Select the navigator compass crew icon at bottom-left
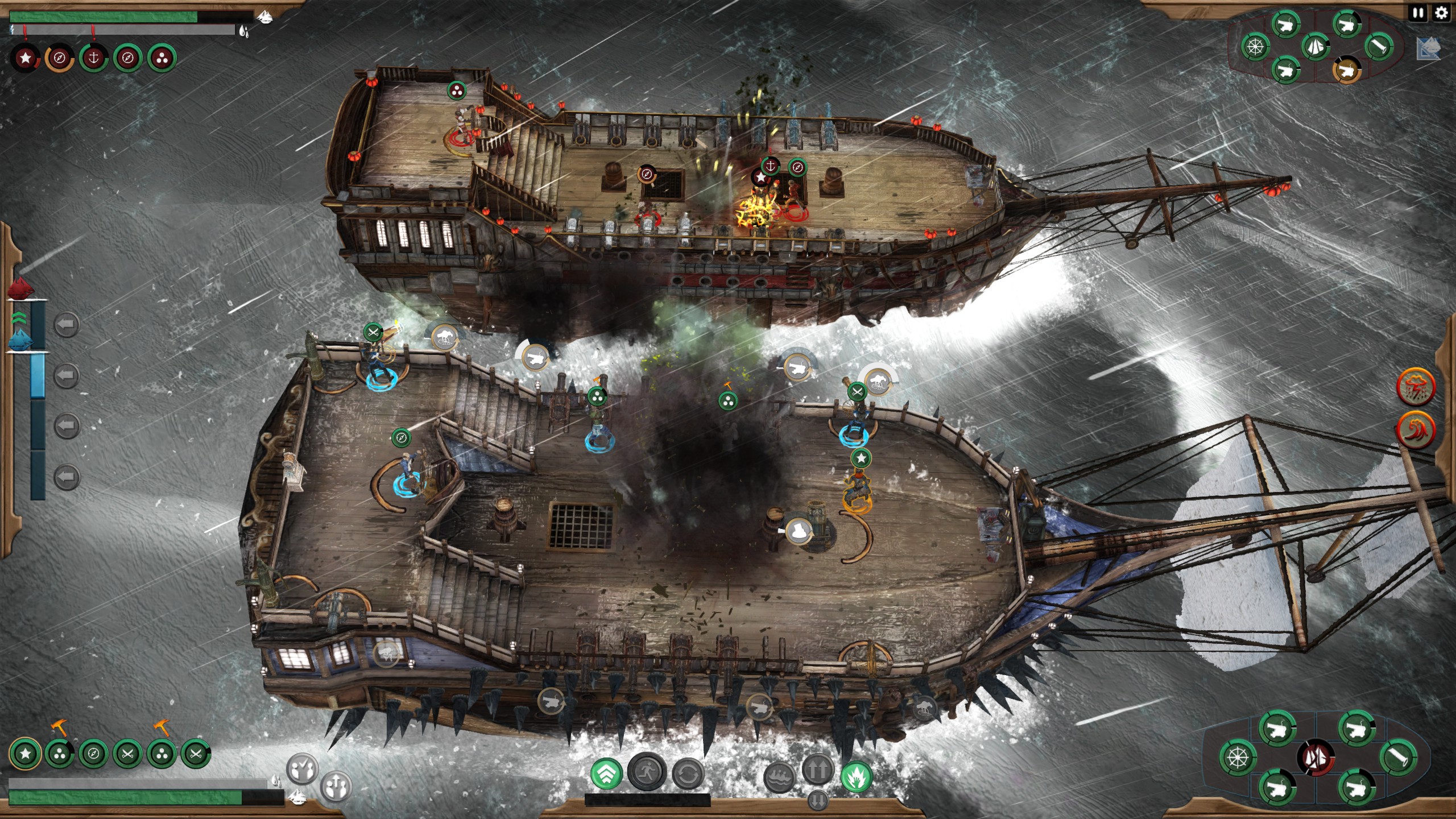 (93, 754)
